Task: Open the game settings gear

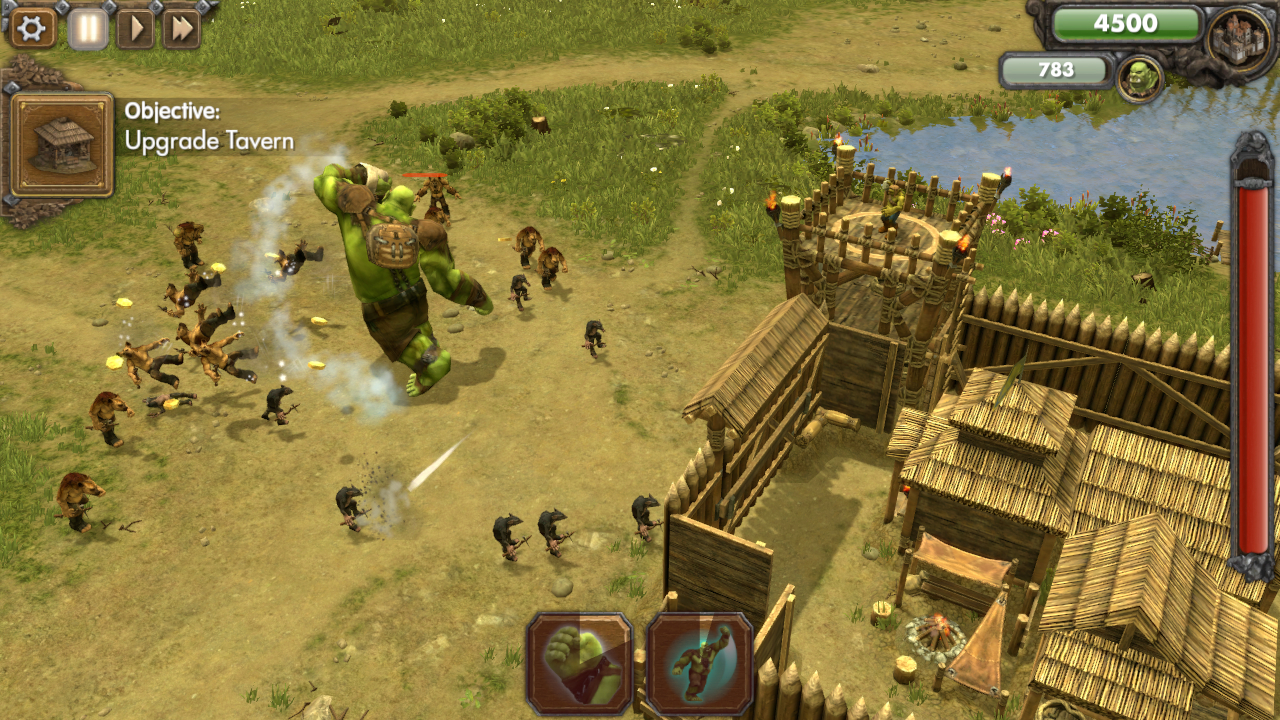Action: tap(31, 27)
